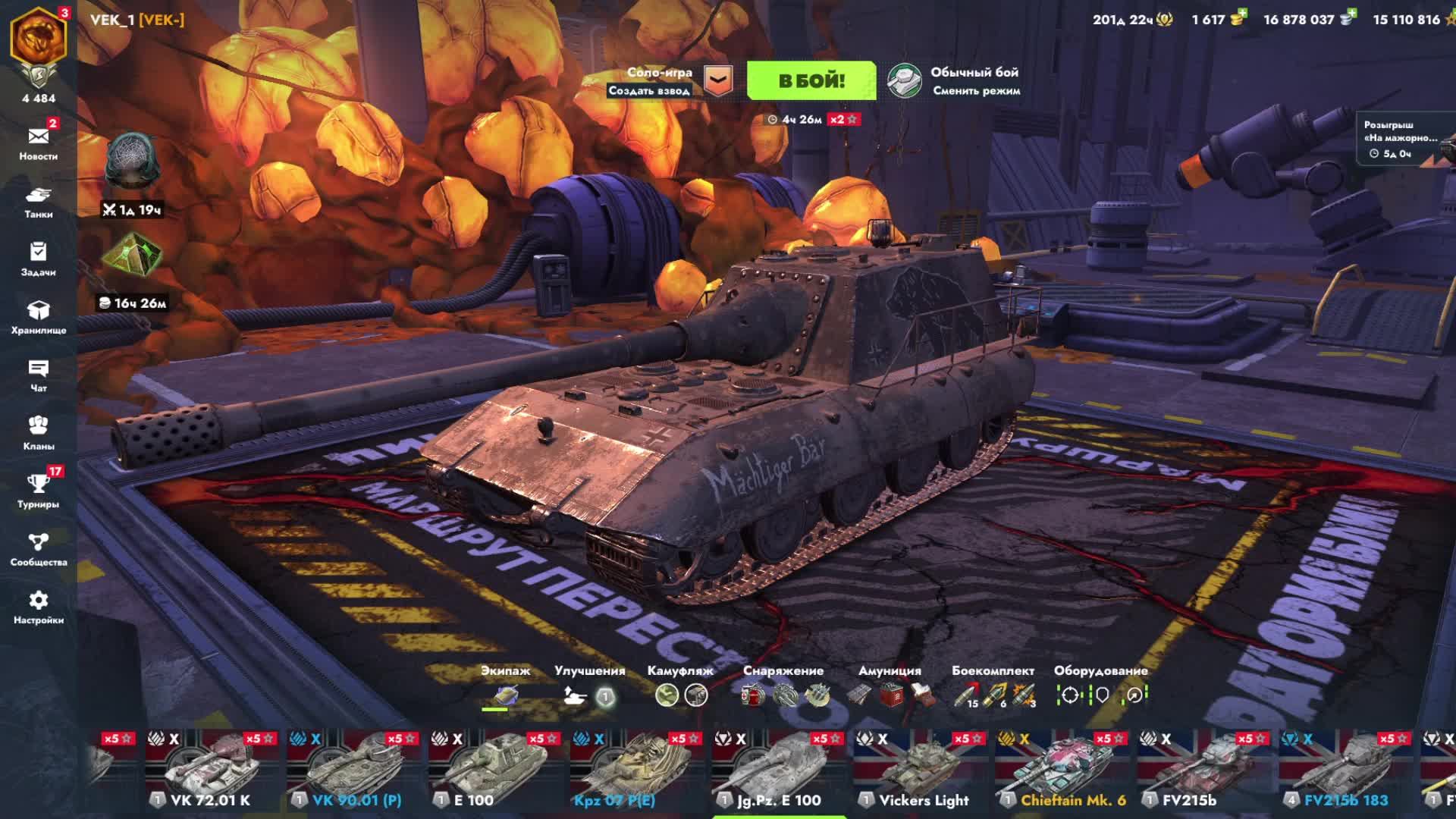Open the Оборудование equipment section
The height and width of the screenshot is (819, 1456).
pos(1100,687)
